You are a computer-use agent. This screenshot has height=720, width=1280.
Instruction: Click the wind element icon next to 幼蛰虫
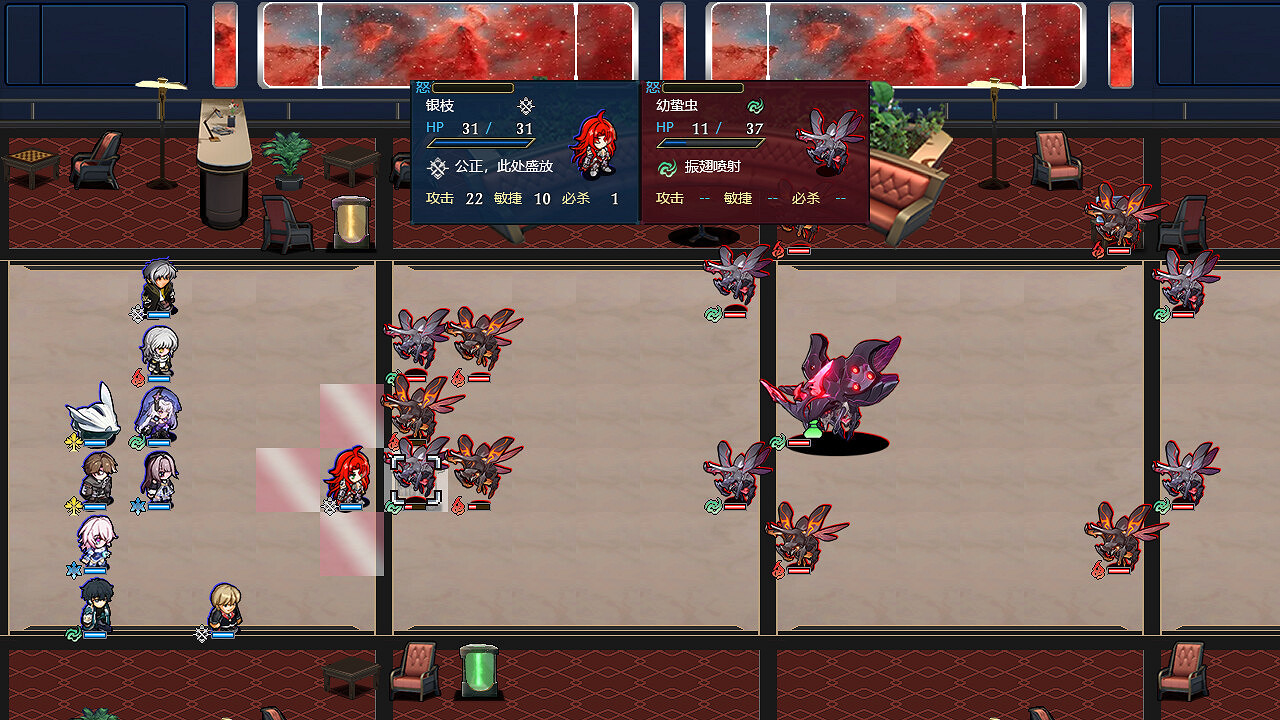click(x=755, y=106)
